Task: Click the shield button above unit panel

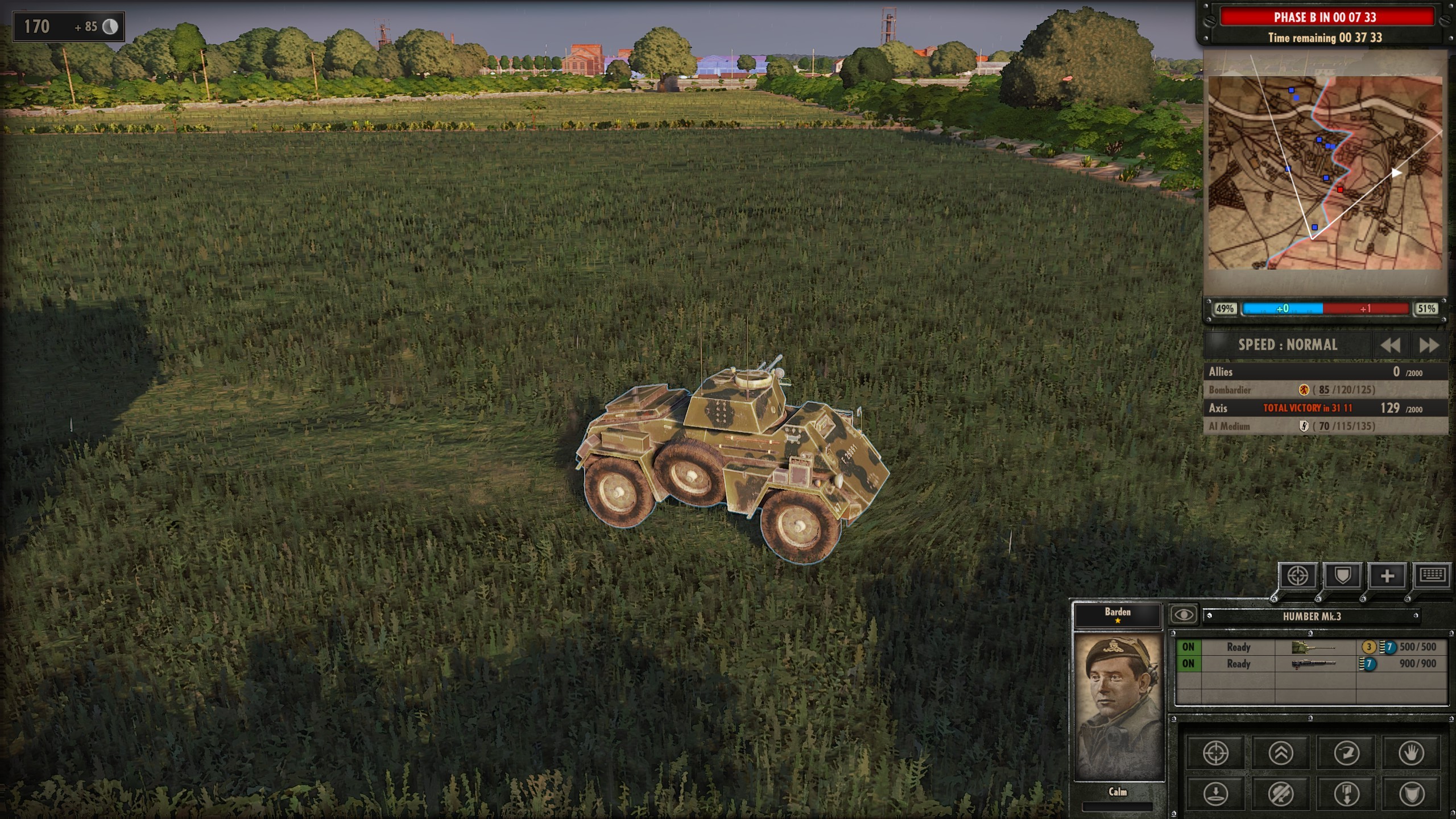Action: 1342,576
